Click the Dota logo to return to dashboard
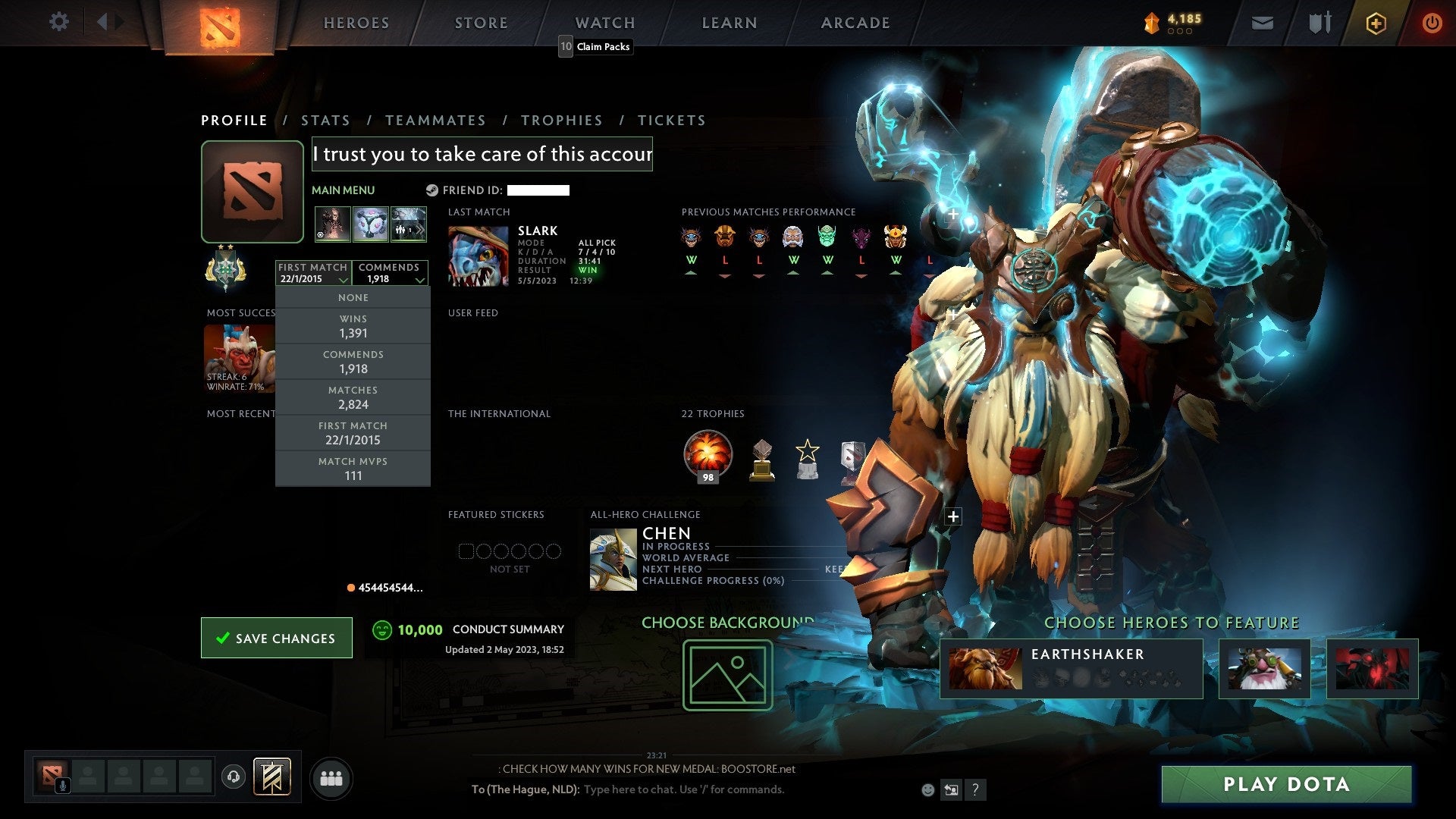This screenshot has height=819, width=1456. [x=221, y=23]
